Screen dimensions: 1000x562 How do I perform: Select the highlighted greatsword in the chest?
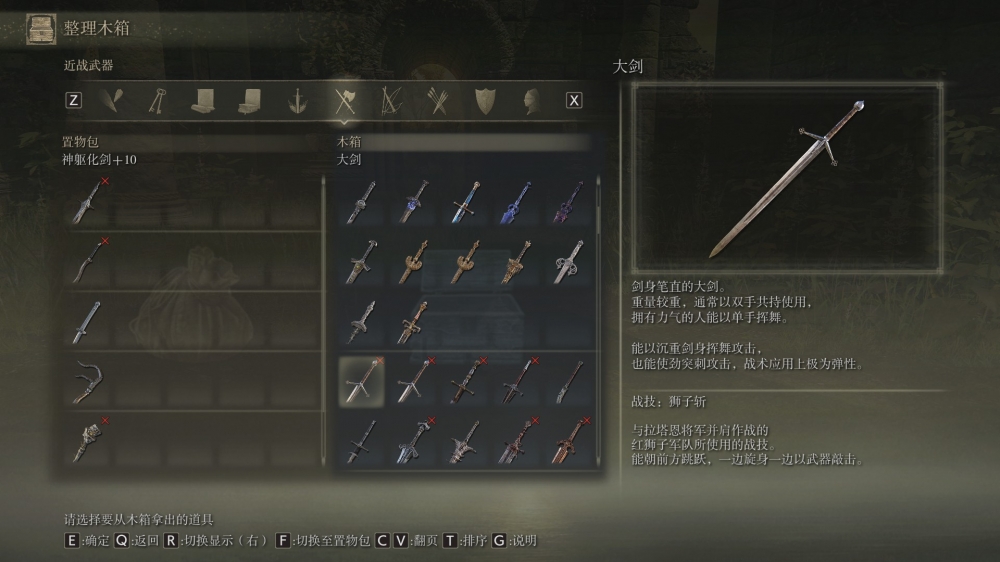pyautogui.click(x=361, y=381)
